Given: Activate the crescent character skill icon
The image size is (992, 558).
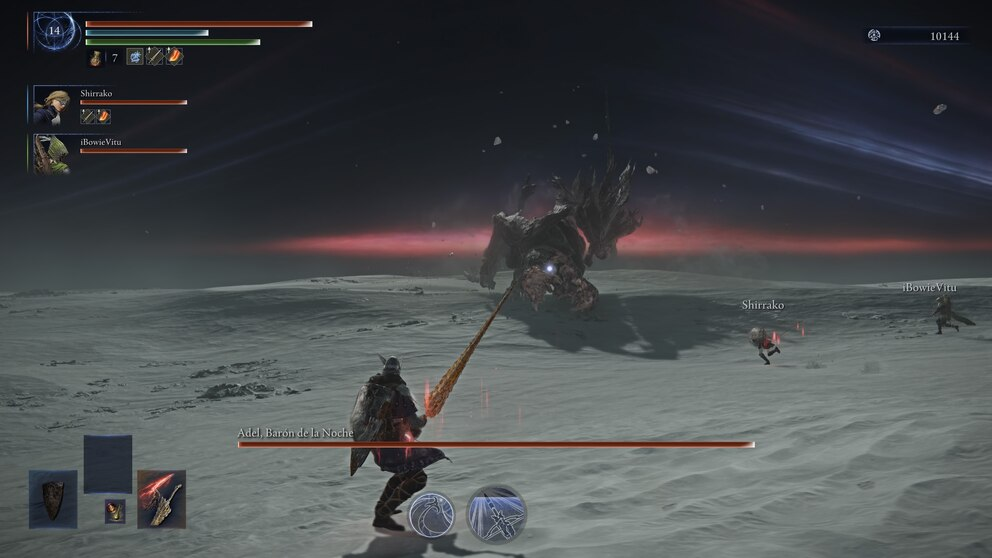Looking at the screenshot, I should (431, 514).
